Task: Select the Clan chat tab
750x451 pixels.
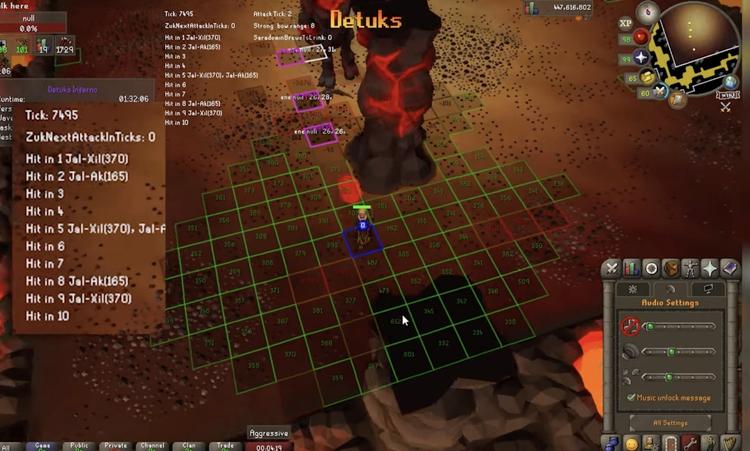Action: [190, 446]
